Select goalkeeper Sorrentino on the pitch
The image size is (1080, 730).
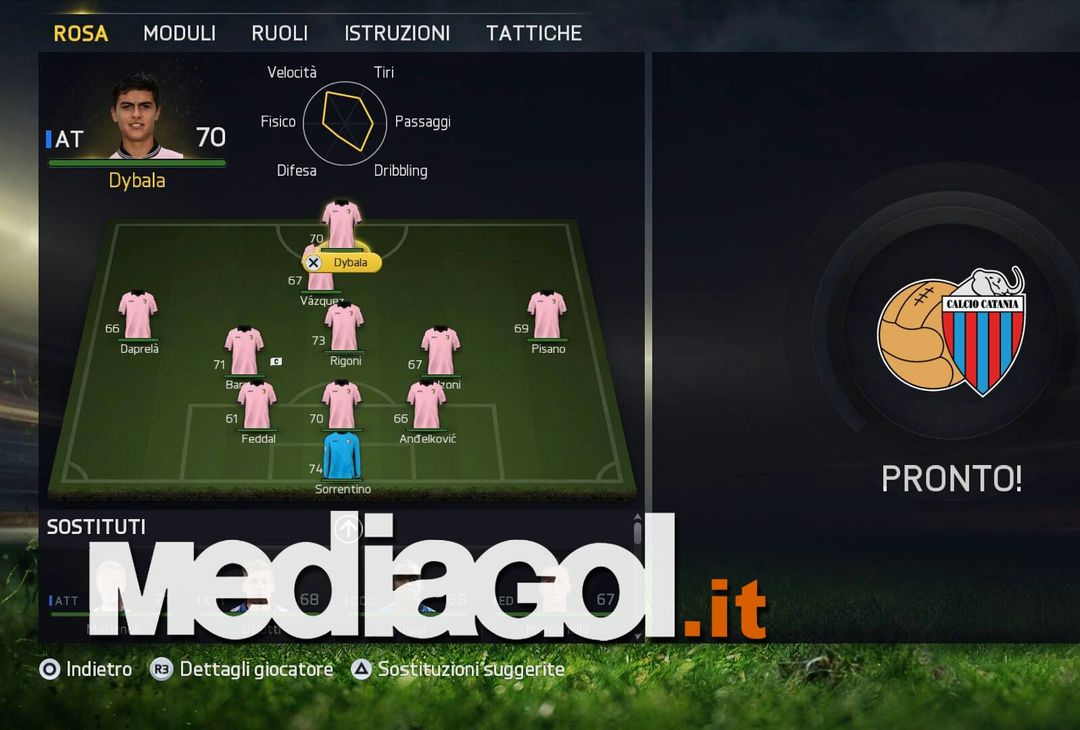[343, 457]
